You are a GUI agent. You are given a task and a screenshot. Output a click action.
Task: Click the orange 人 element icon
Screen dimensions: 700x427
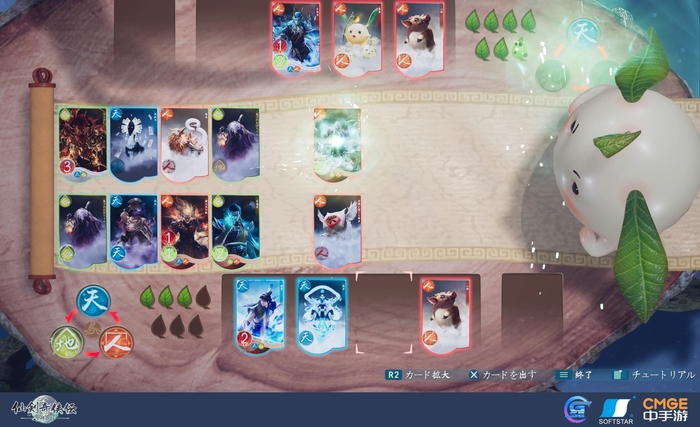(116, 342)
